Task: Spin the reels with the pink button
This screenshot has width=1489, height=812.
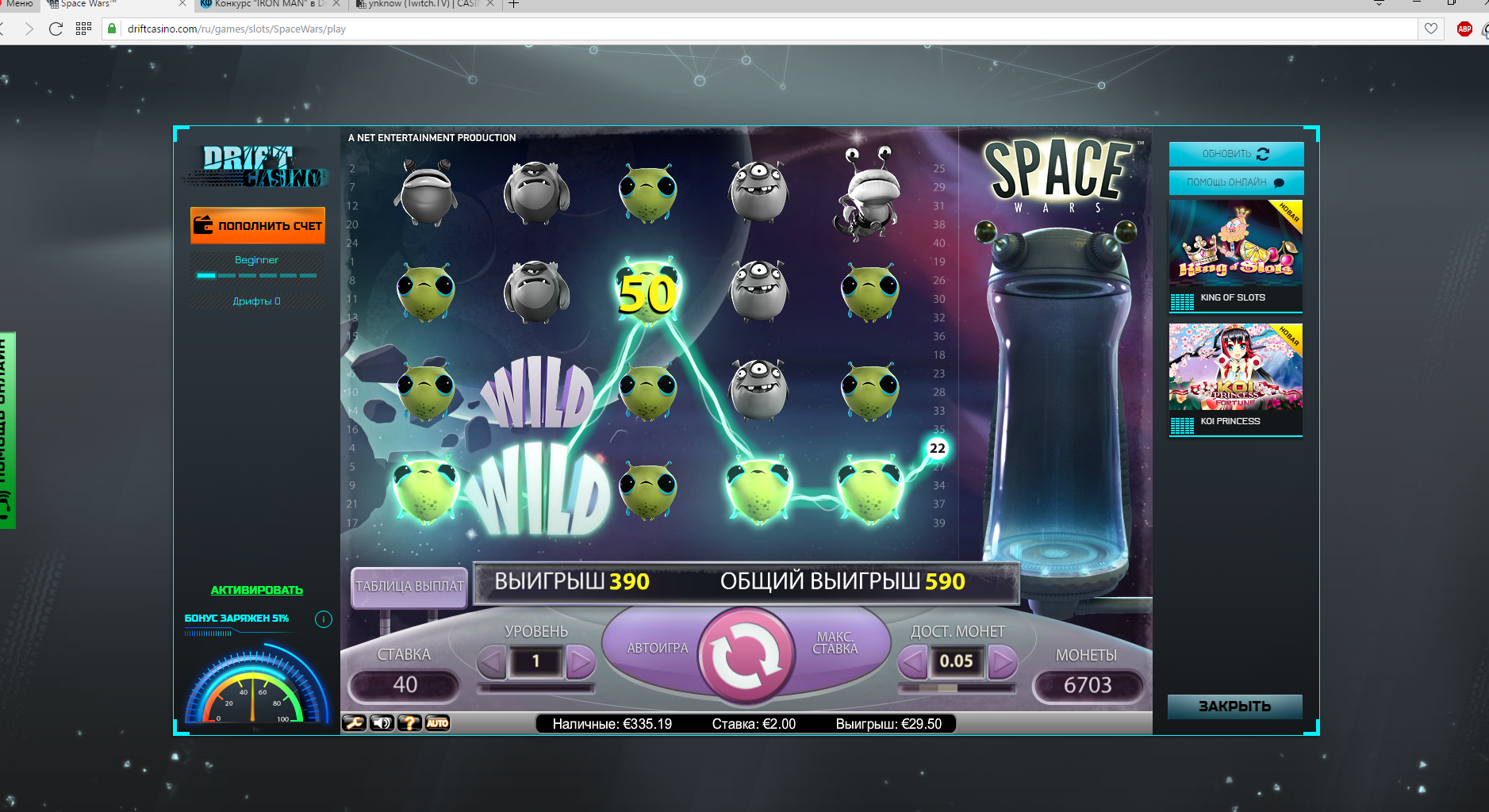Action: pyautogui.click(x=746, y=657)
